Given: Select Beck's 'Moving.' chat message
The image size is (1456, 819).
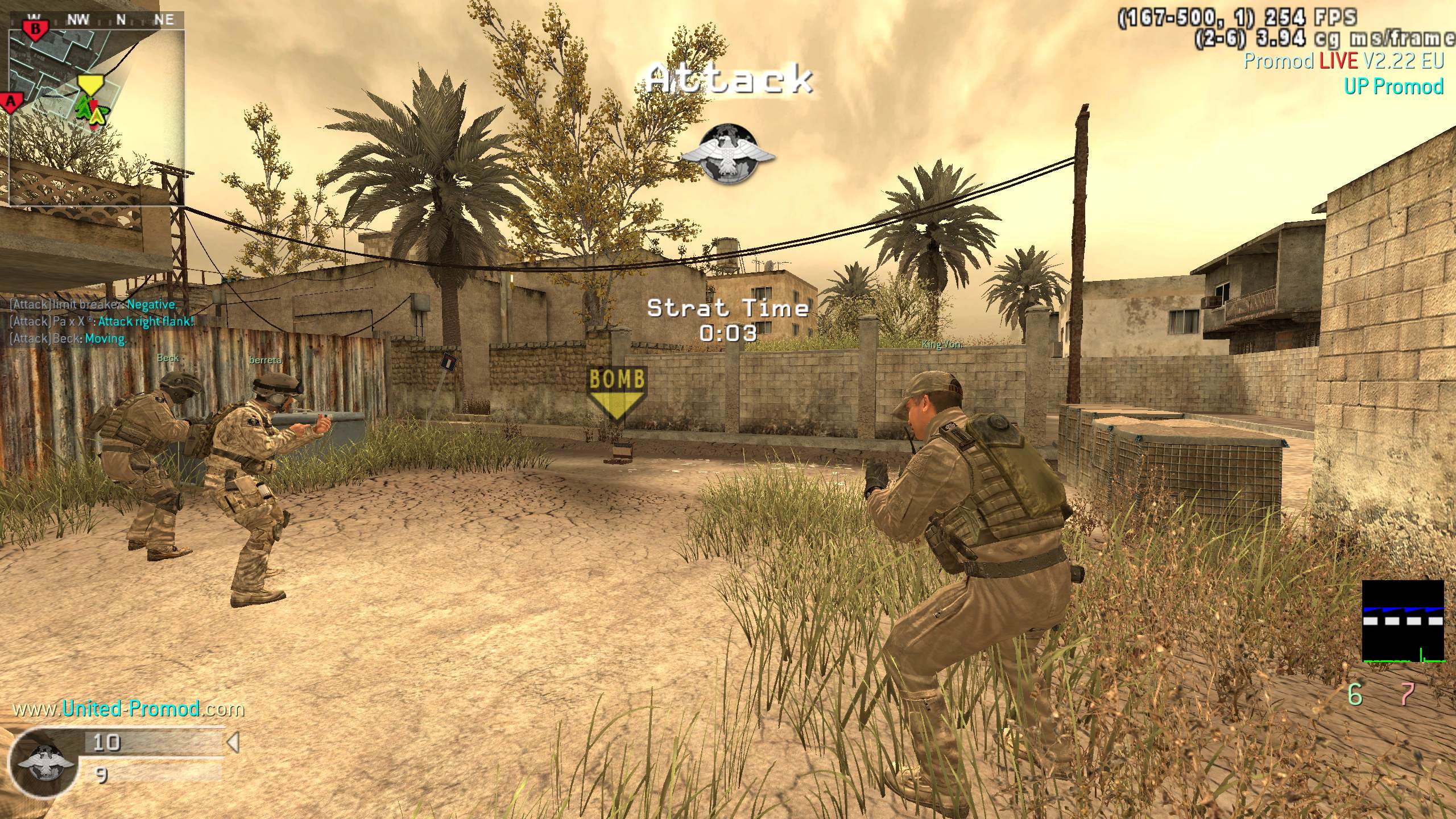Looking at the screenshot, I should click(x=68, y=338).
